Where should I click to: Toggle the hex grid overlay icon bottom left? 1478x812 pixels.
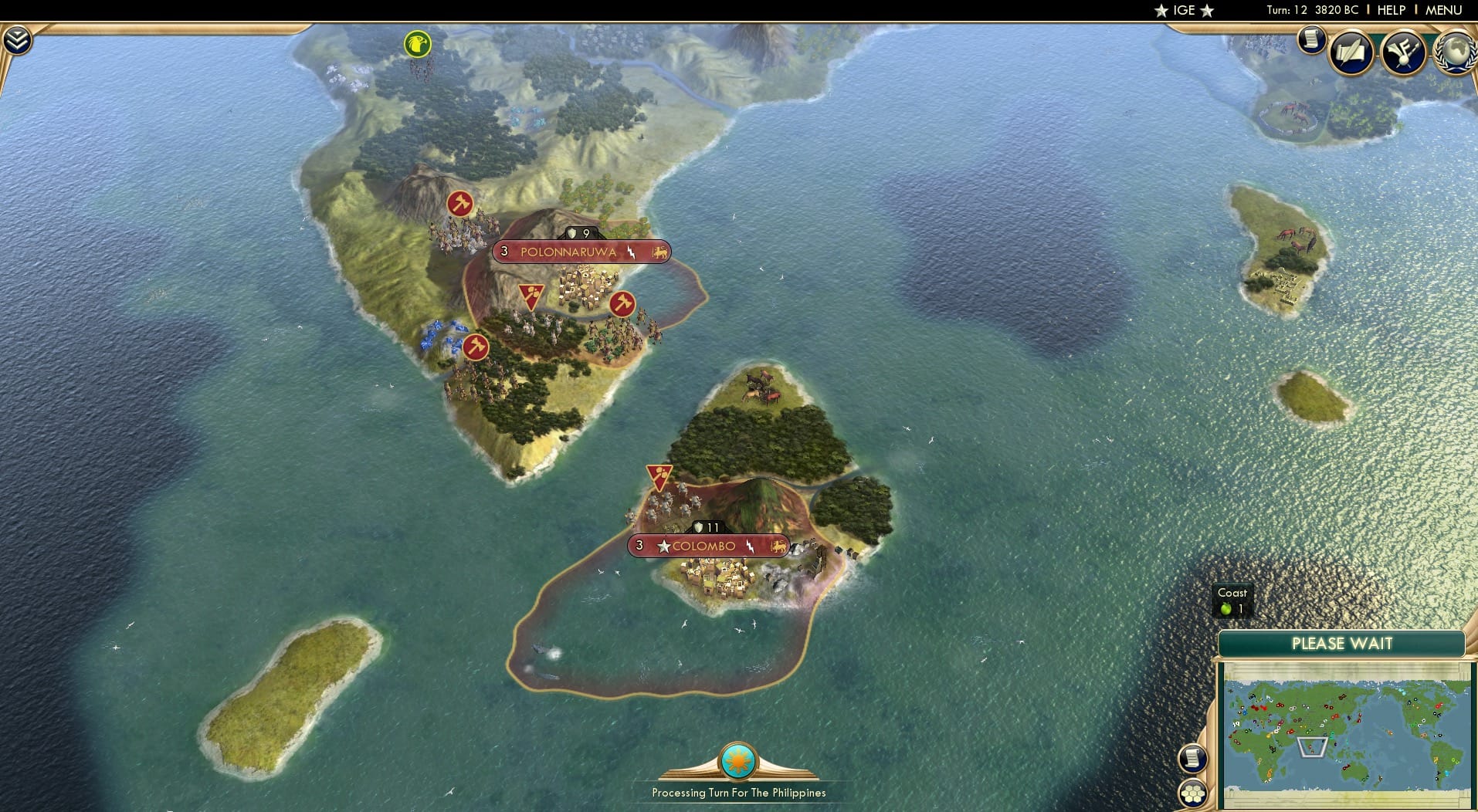coord(1192,794)
